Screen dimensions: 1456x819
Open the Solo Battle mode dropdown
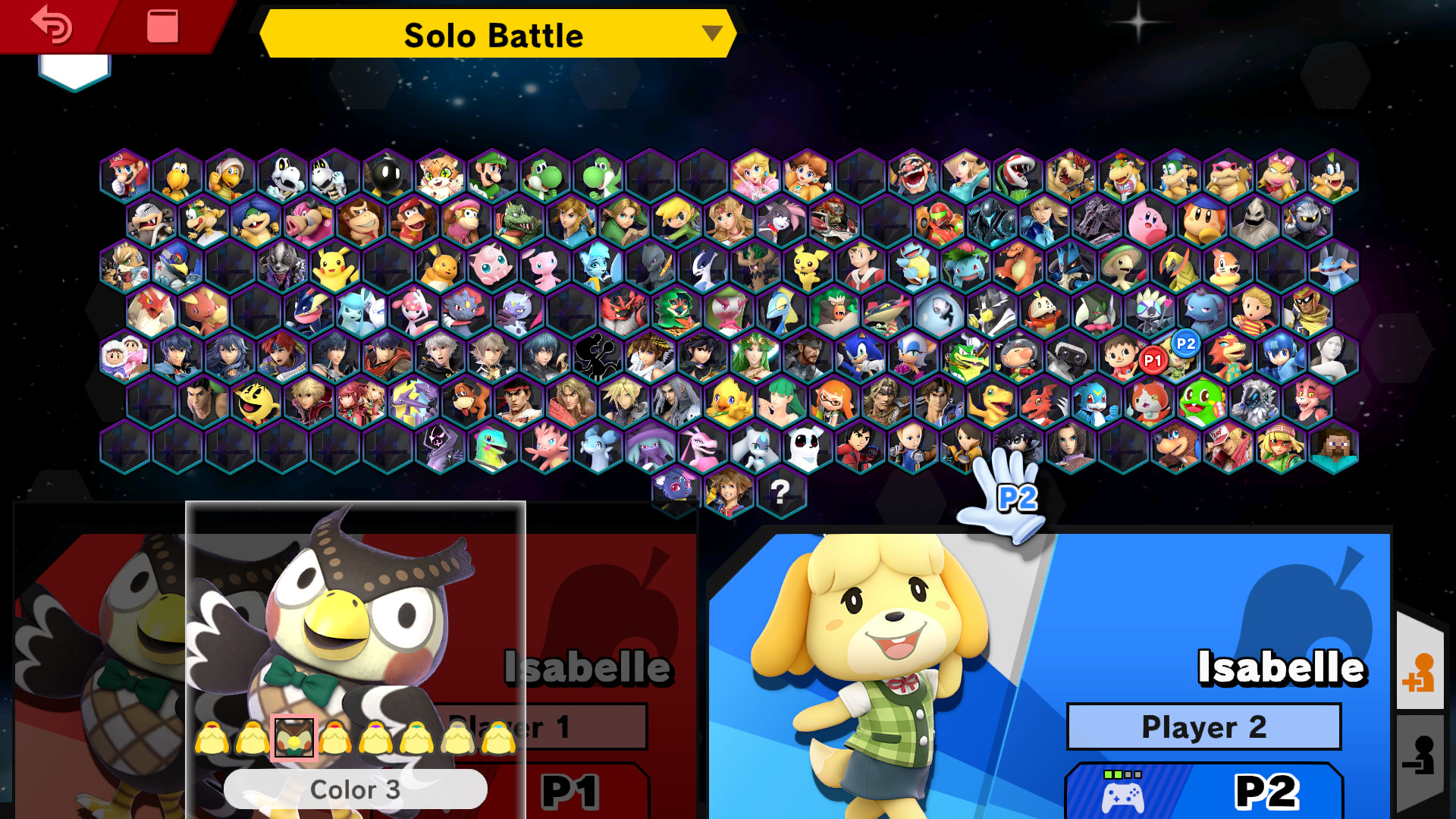tap(493, 34)
